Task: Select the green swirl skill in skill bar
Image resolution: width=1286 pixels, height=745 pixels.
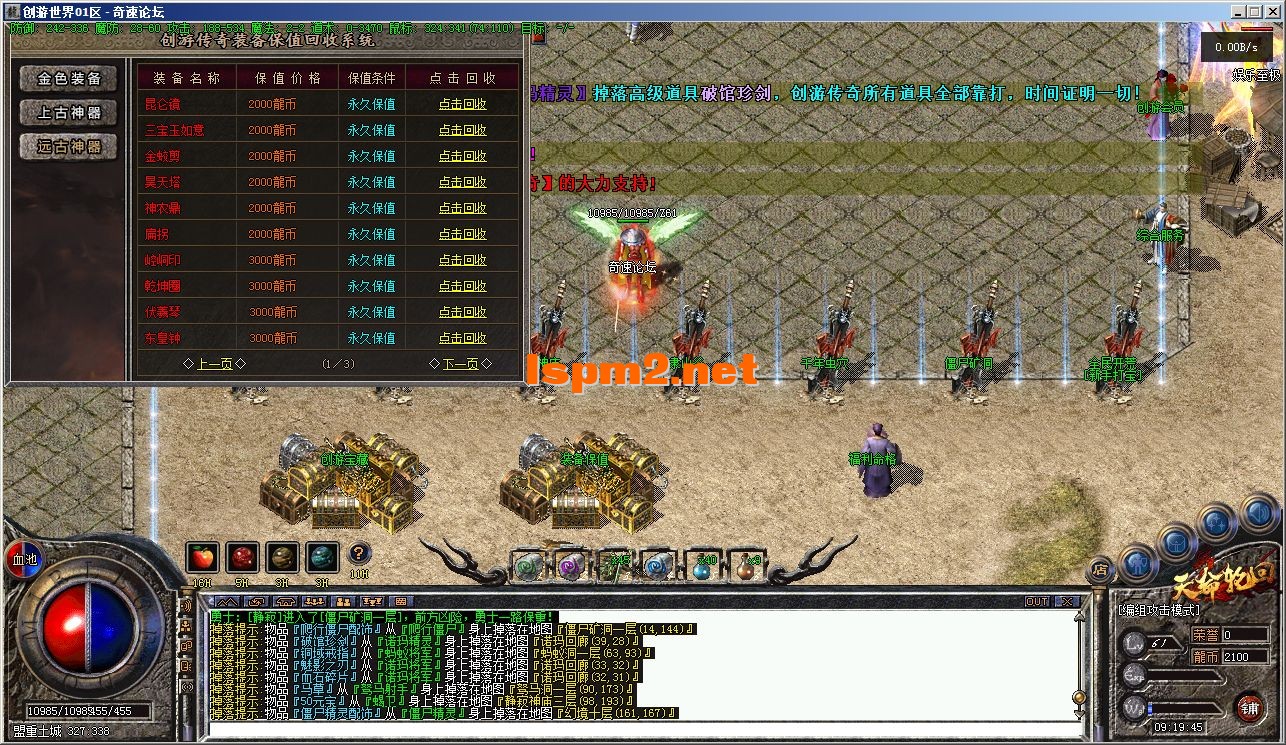Action: [x=527, y=567]
